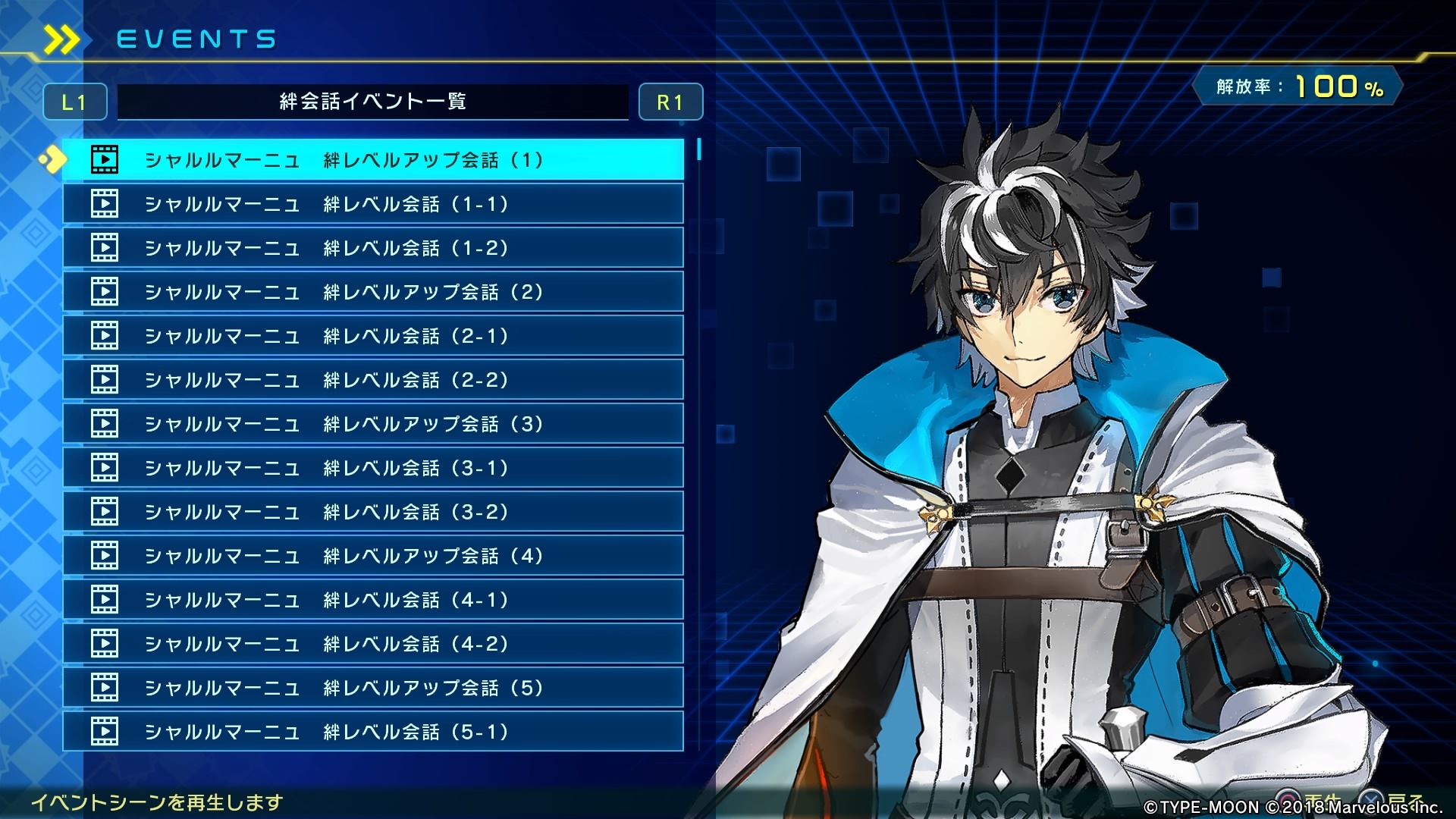Screen dimensions: 1456x819
Task: Select シャルルマーニュ 絆レベルアップ会話 (1) event
Action: [372, 160]
